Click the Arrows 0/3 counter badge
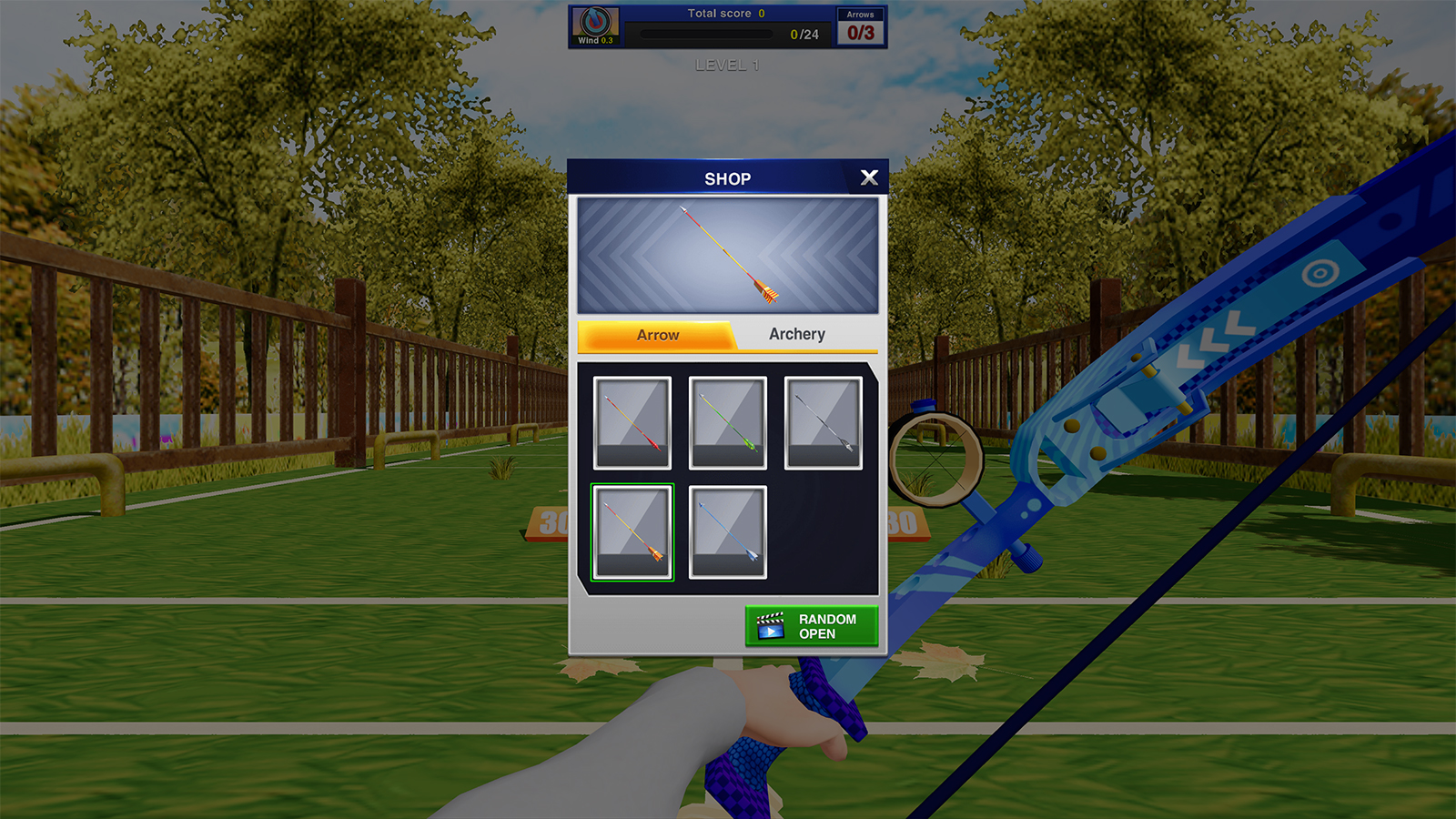Viewport: 1456px width, 819px height. [x=859, y=26]
